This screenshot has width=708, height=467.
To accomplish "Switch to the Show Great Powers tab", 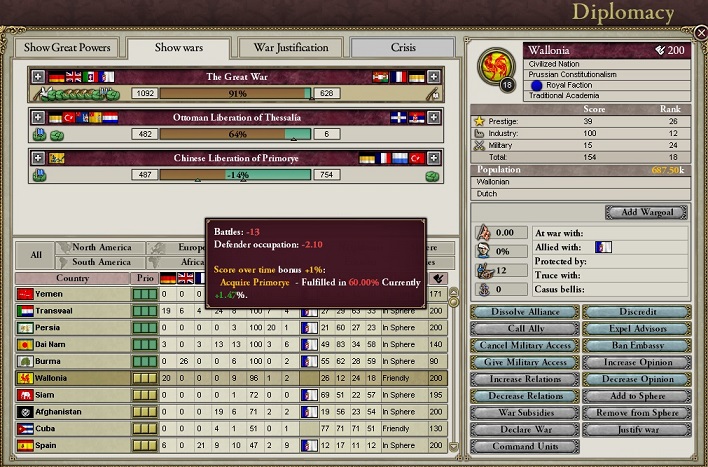I will coord(68,48).
